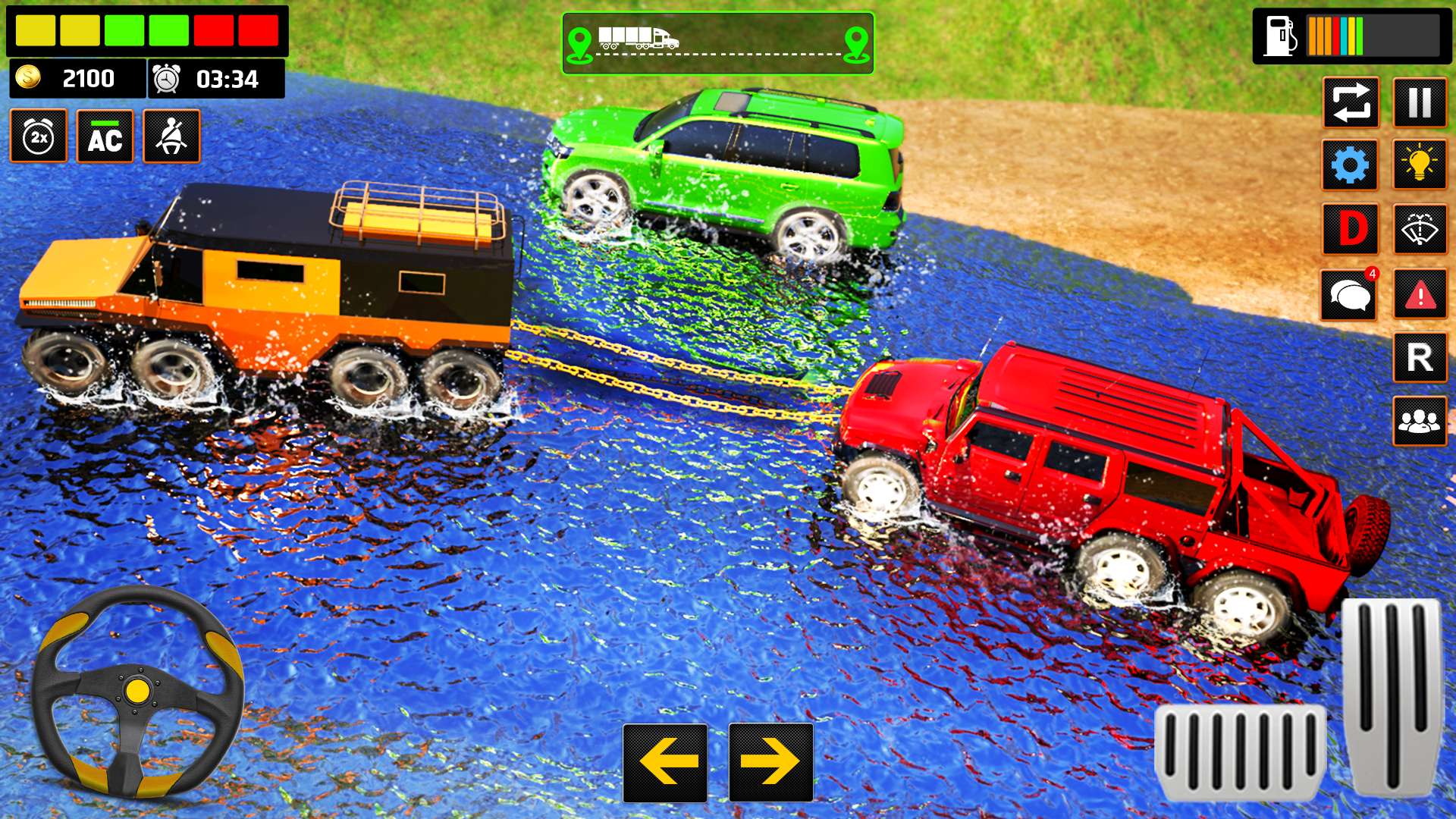The height and width of the screenshot is (819, 1456).
Task: Fasten the seatbelt toggle
Action: (x=171, y=137)
